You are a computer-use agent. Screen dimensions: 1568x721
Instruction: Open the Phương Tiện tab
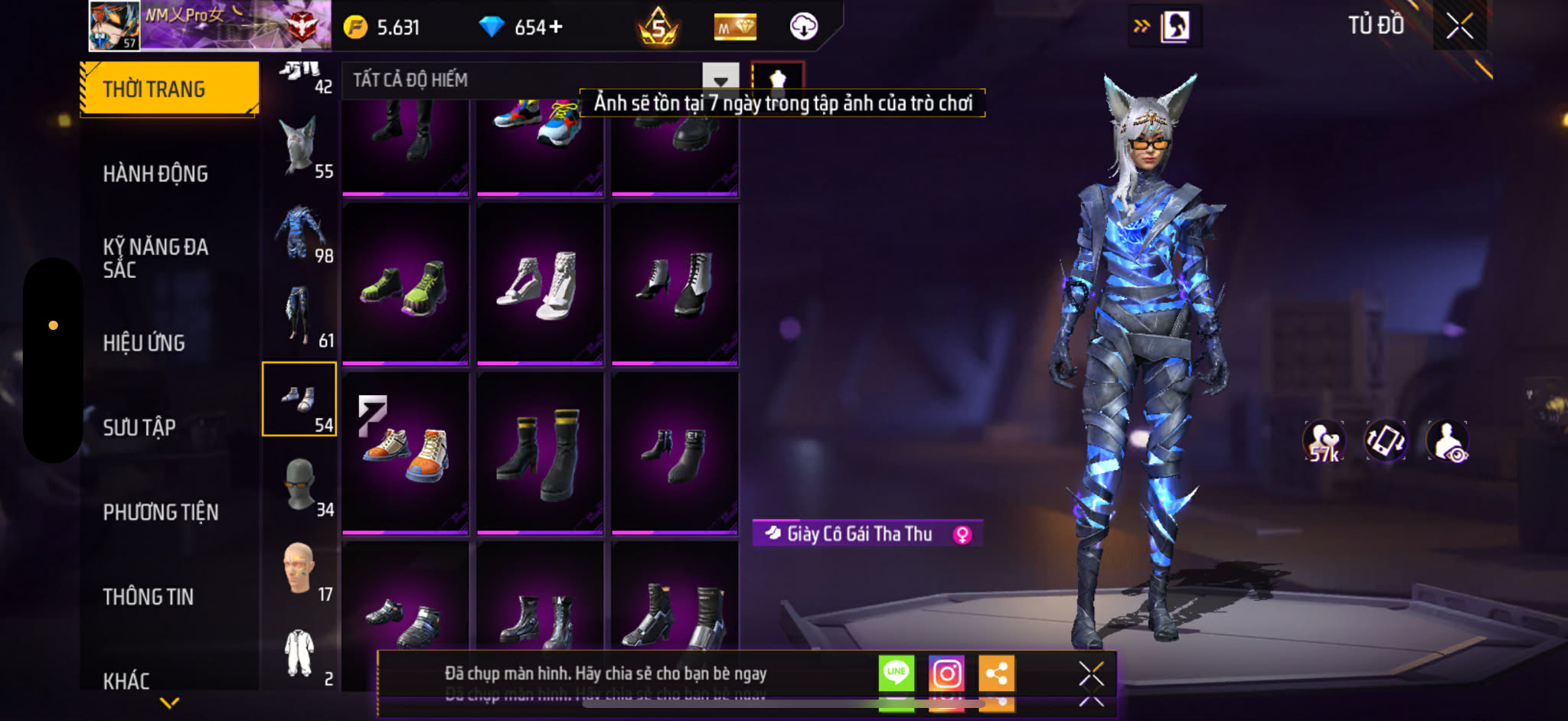(161, 512)
